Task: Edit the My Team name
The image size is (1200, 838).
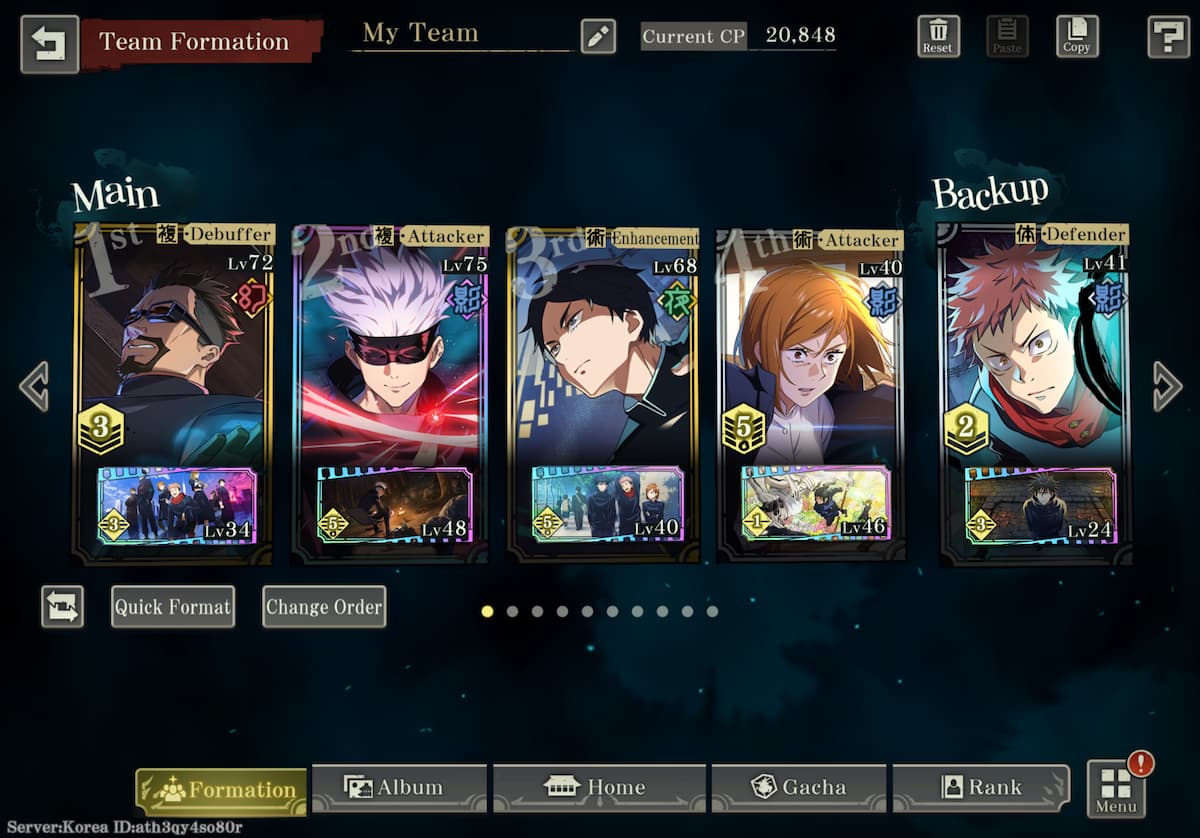Action: pyautogui.click(x=598, y=37)
